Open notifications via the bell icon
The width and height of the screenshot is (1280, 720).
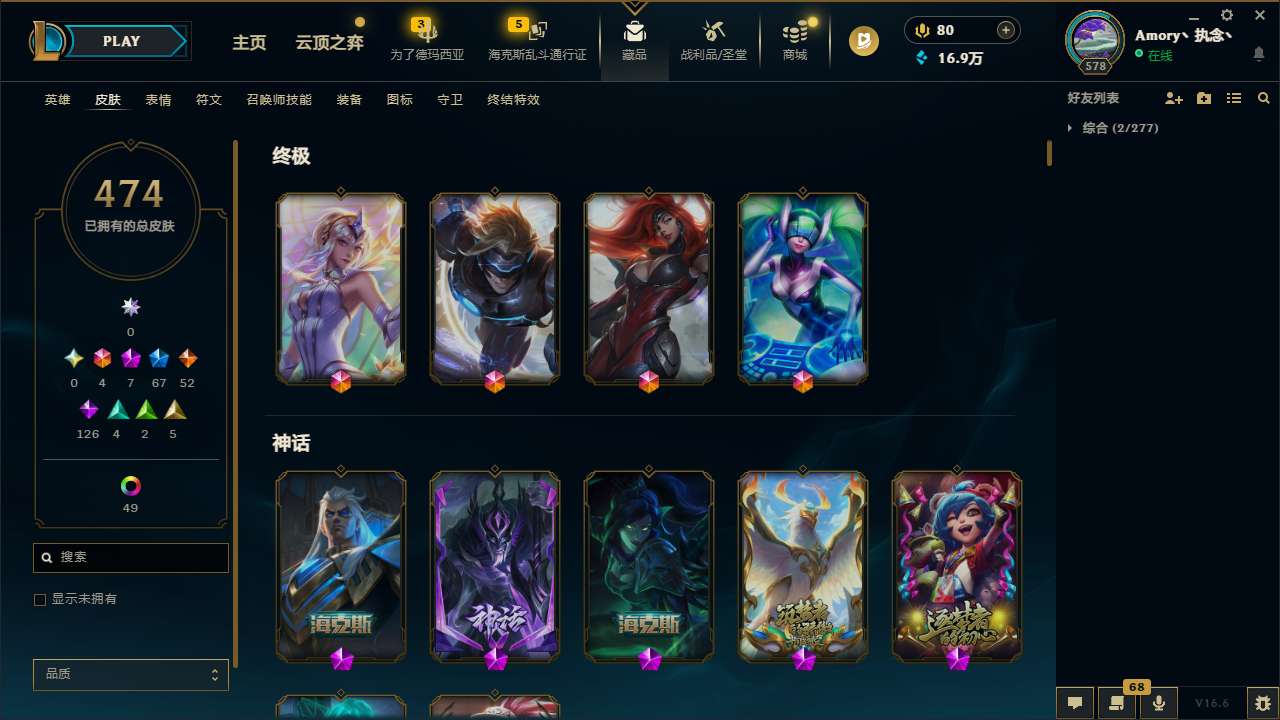pyautogui.click(x=1259, y=52)
